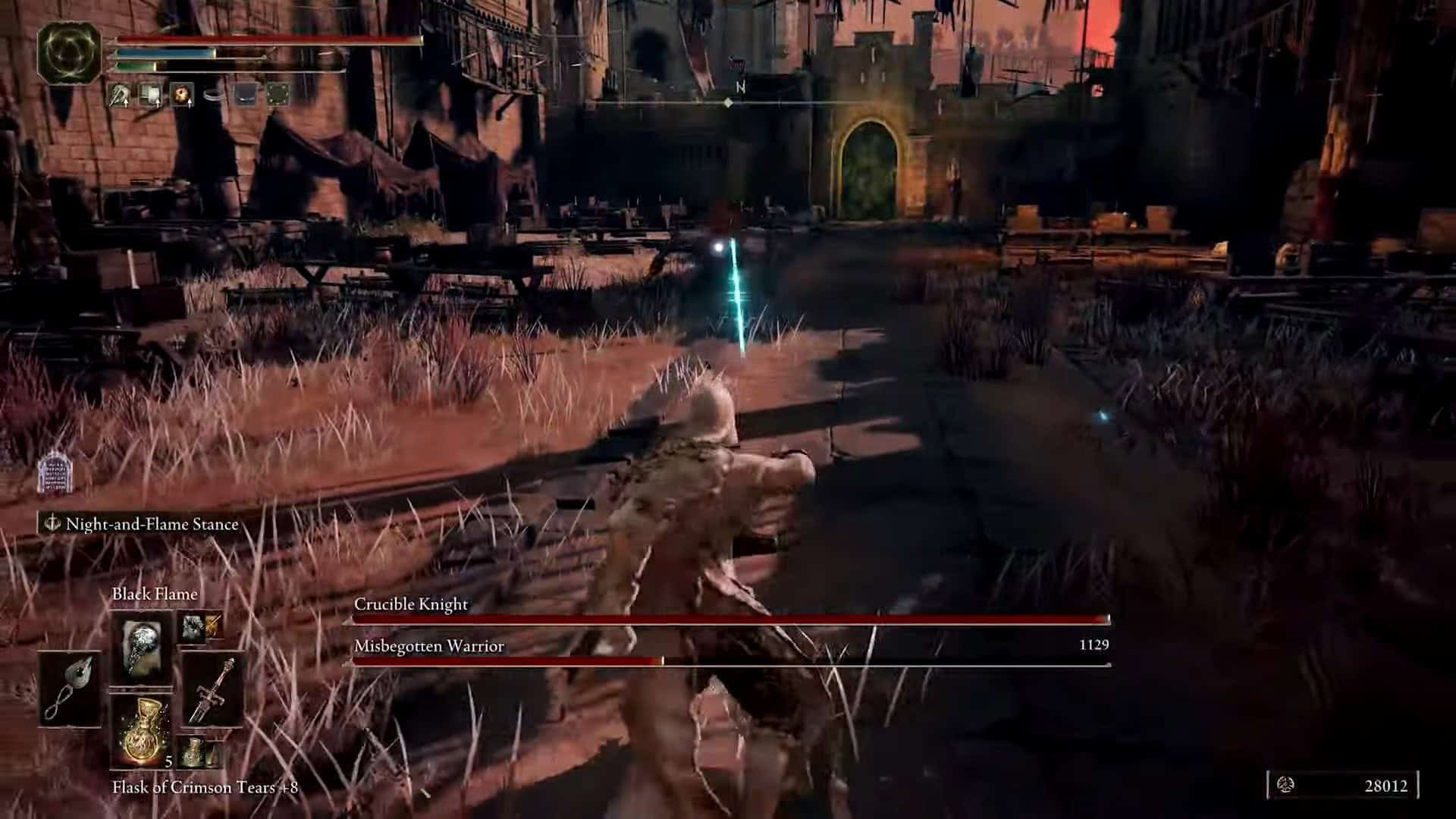
Task: Inspect the green square status icon
Action: coord(278,94)
